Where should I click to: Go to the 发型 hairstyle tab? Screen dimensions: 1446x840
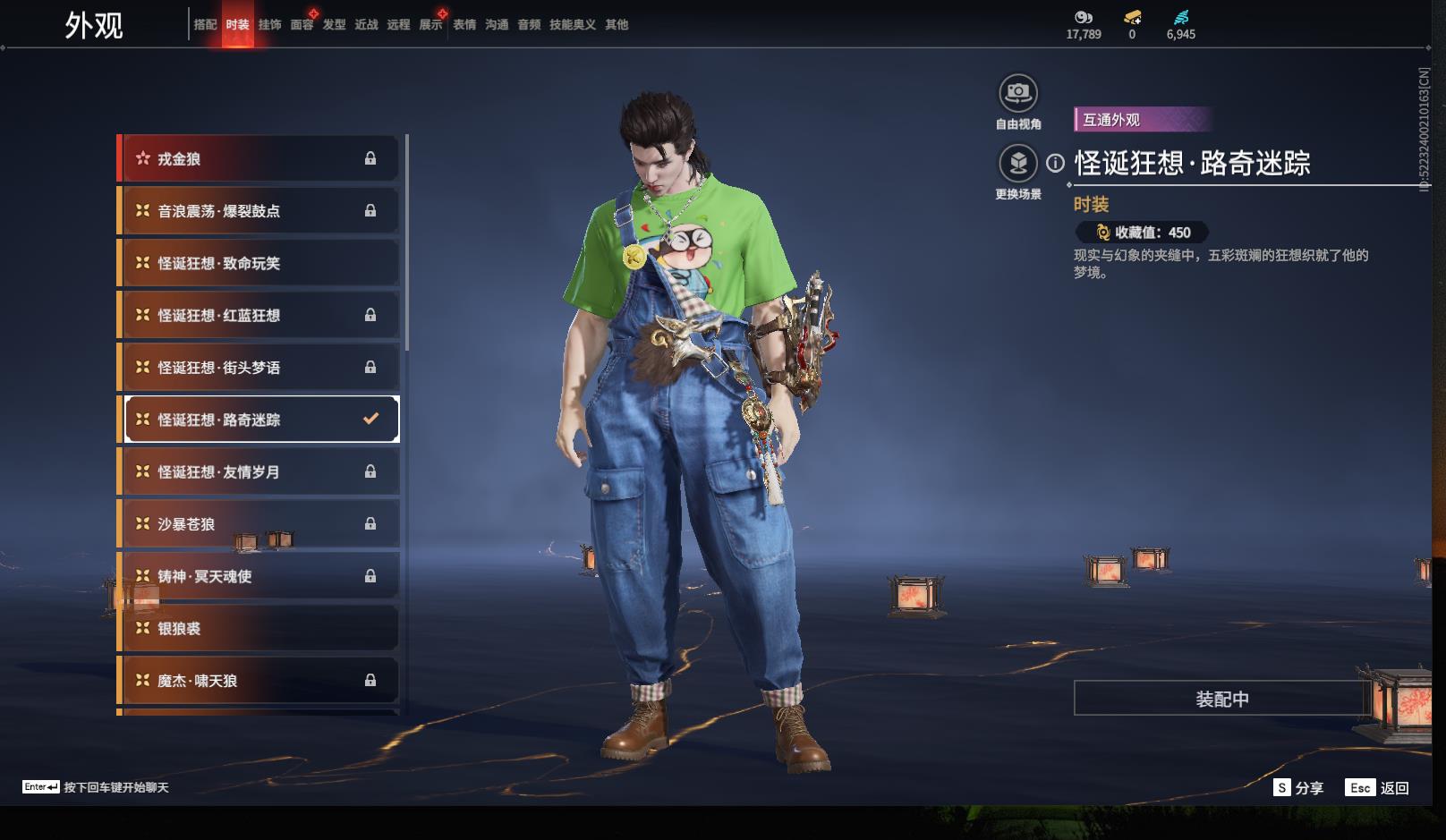tap(334, 25)
